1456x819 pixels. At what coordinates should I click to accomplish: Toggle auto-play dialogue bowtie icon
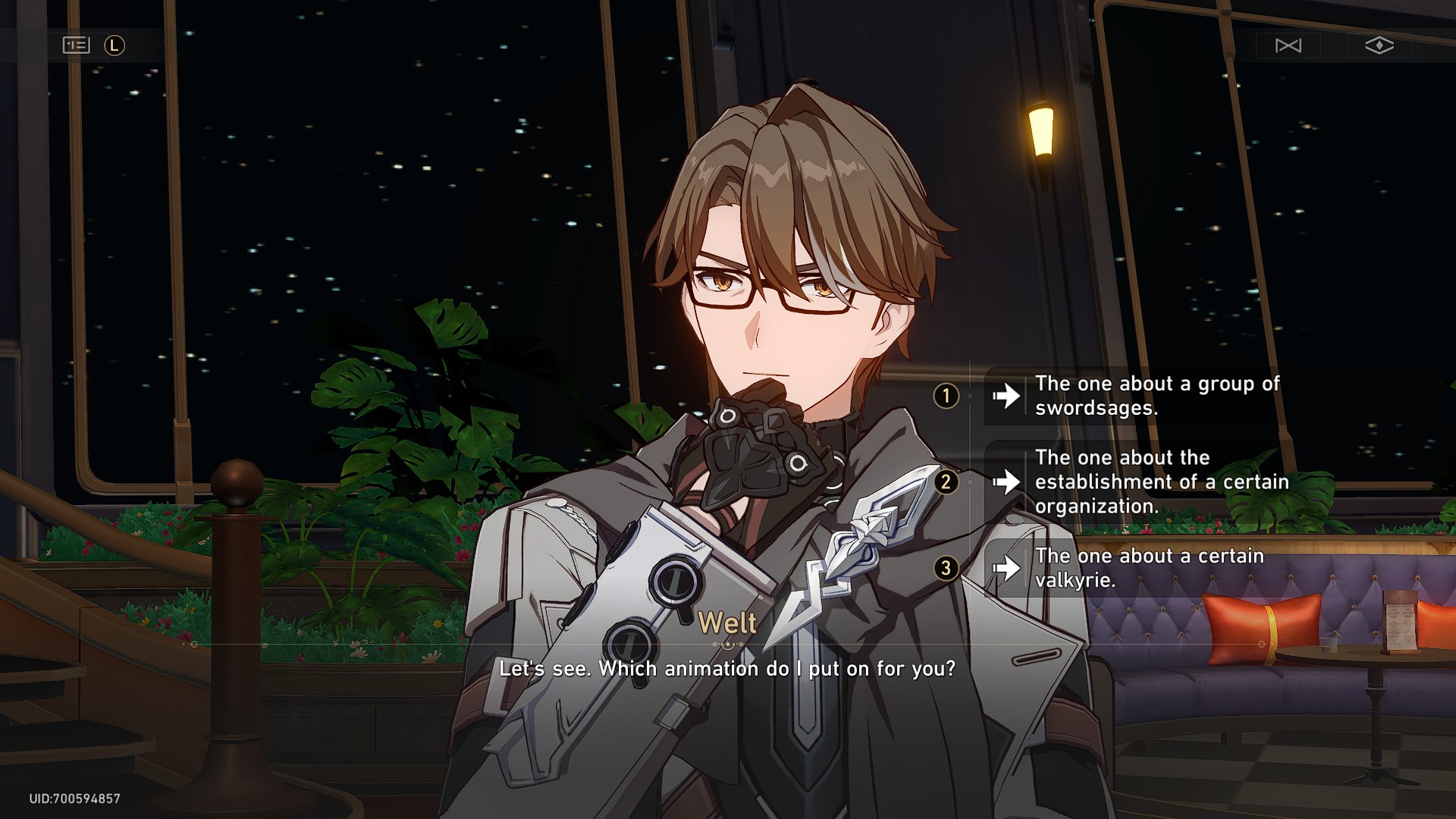pos(1288,45)
